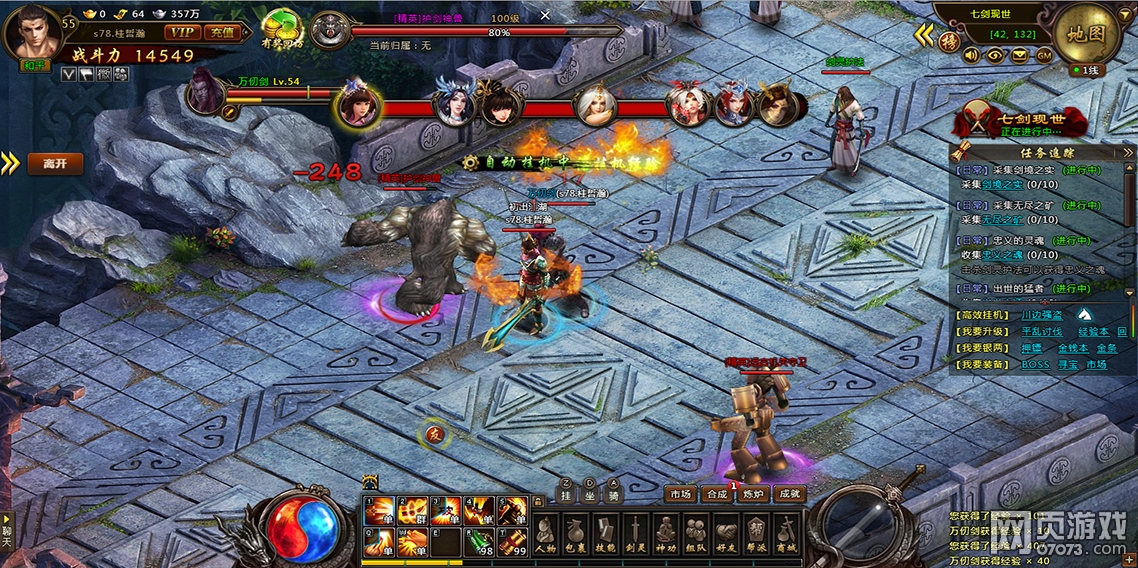Contact the GM via GM icon
The height and width of the screenshot is (568, 1138).
1044,55
